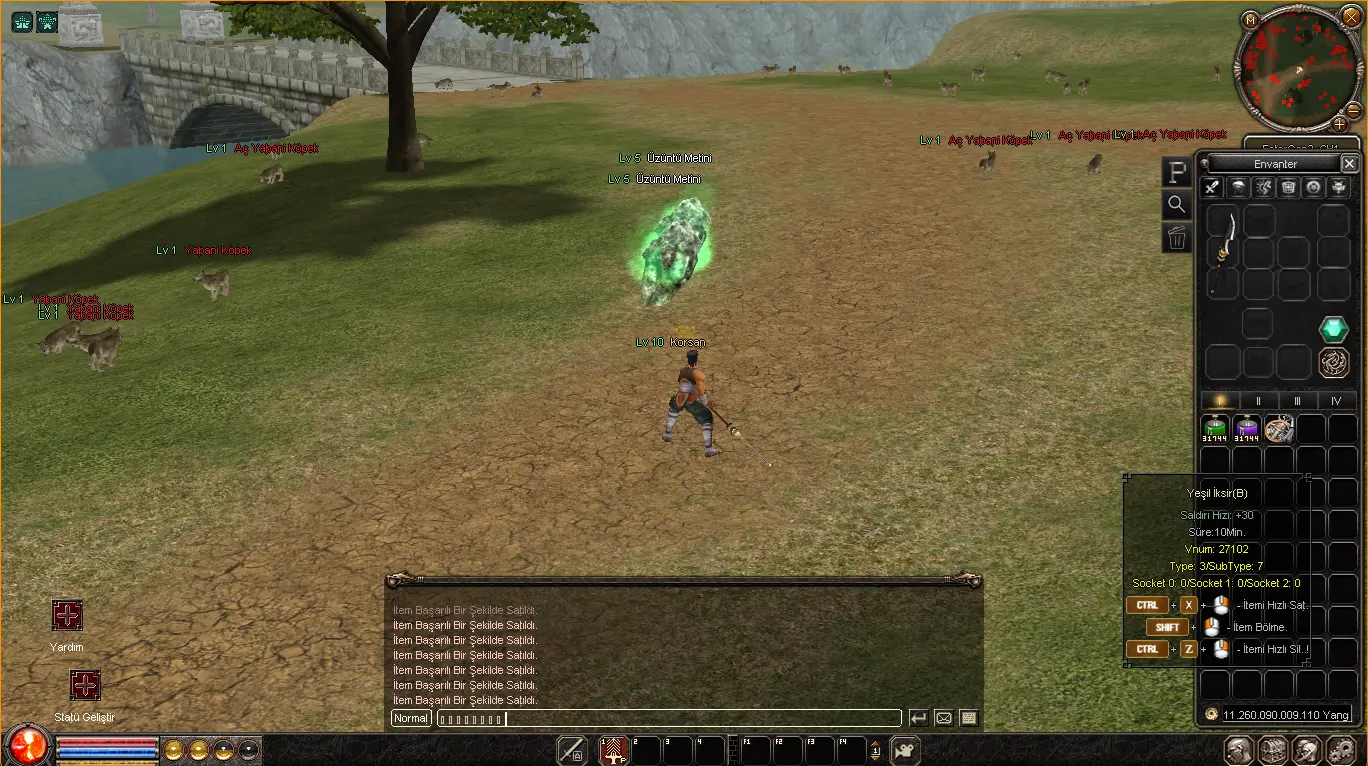
Task: Zoom in the minimap with the plus button
Action: tap(1339, 124)
